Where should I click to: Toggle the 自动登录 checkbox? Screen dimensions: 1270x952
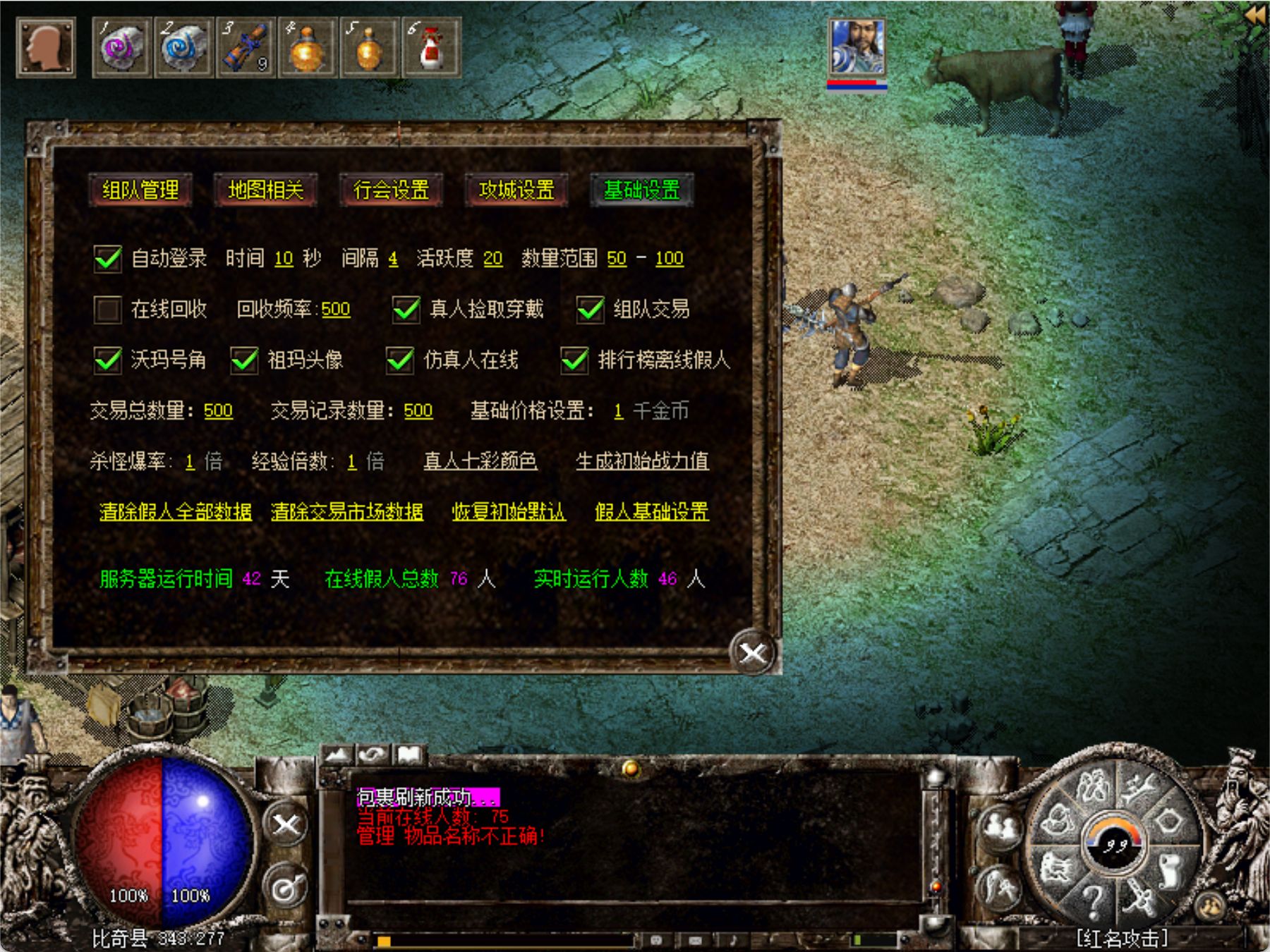pos(108,259)
